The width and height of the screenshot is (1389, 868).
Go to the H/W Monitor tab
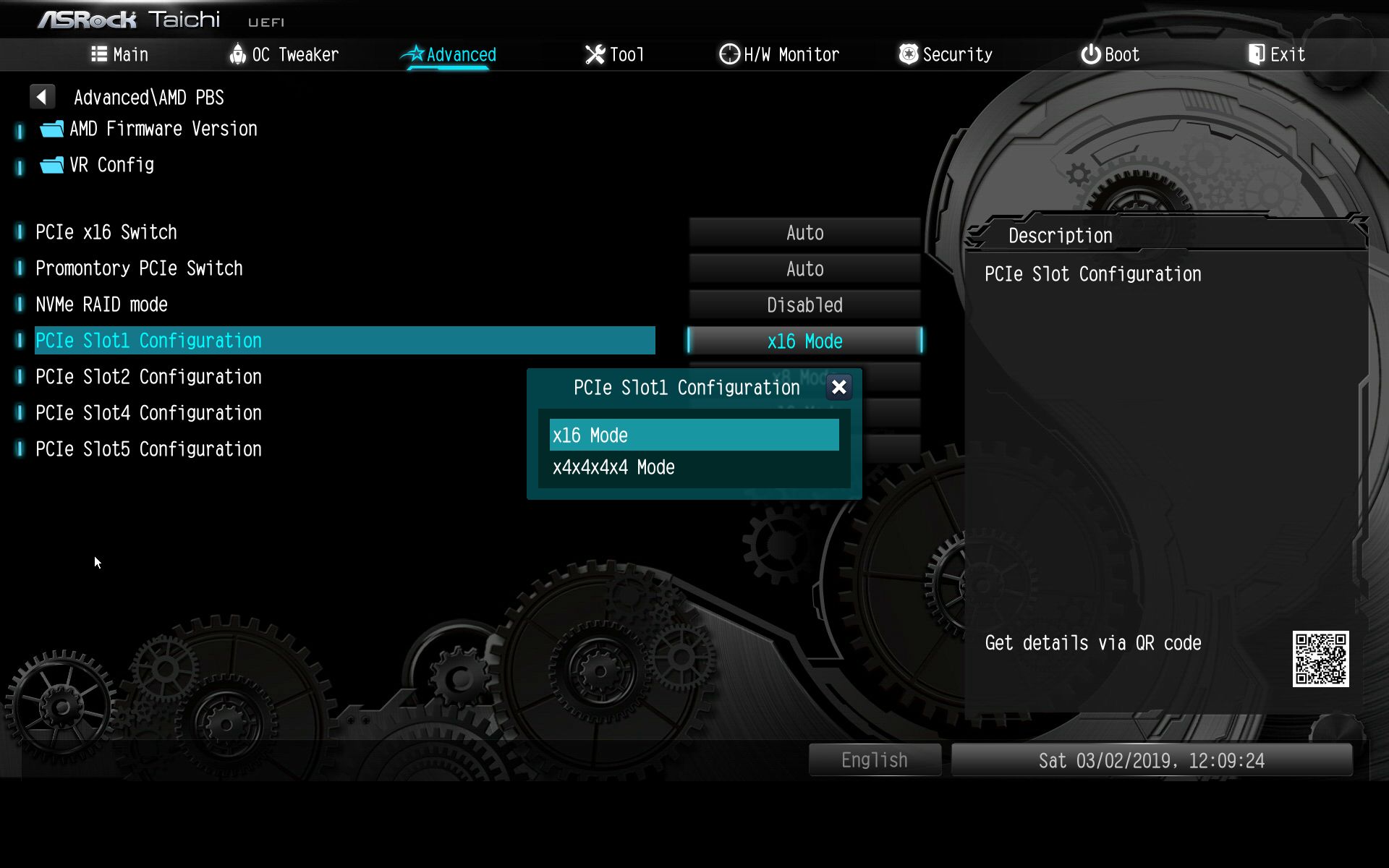point(779,54)
